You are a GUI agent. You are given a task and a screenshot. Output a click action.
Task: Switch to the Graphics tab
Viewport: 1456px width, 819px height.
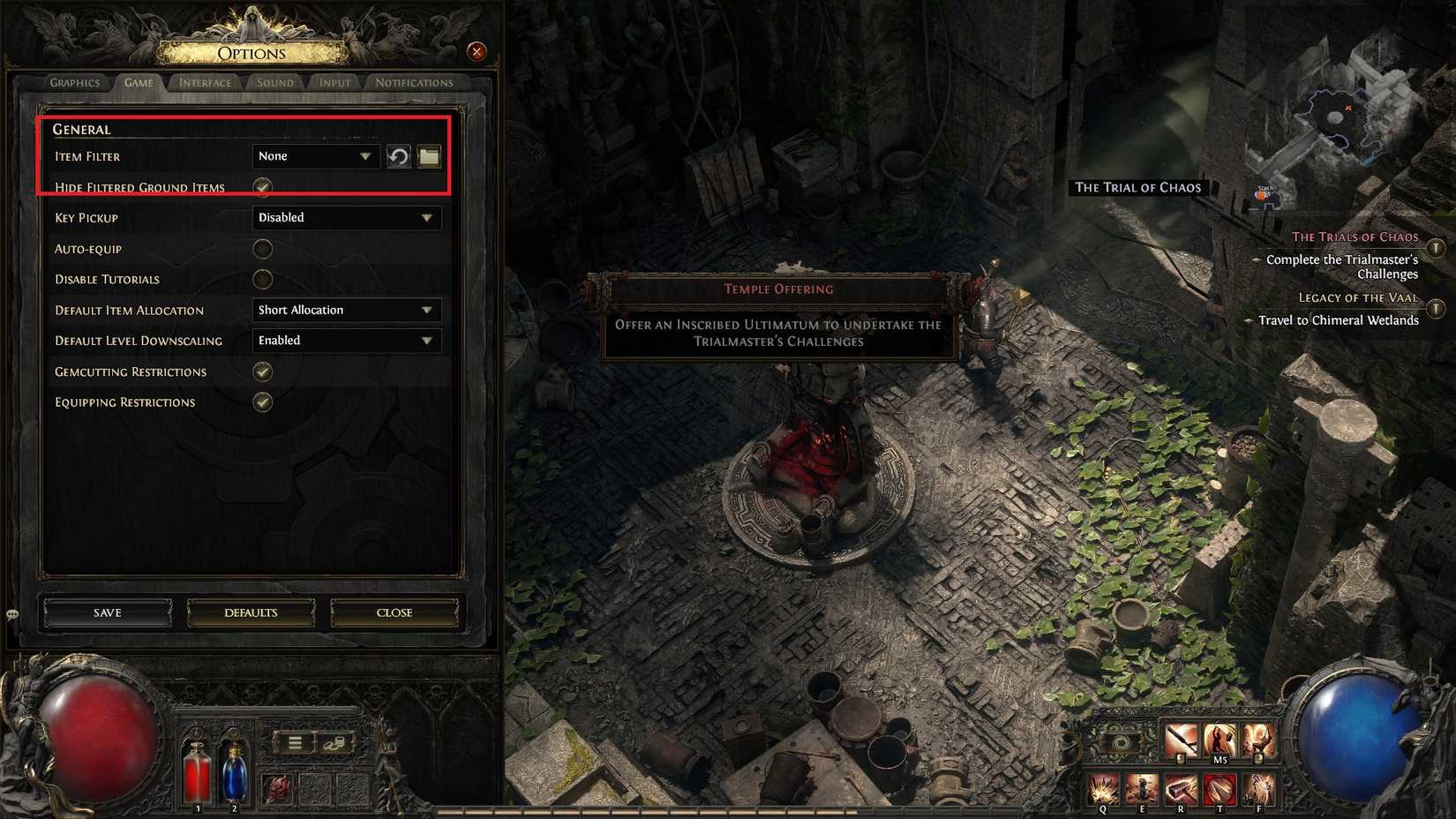click(74, 82)
